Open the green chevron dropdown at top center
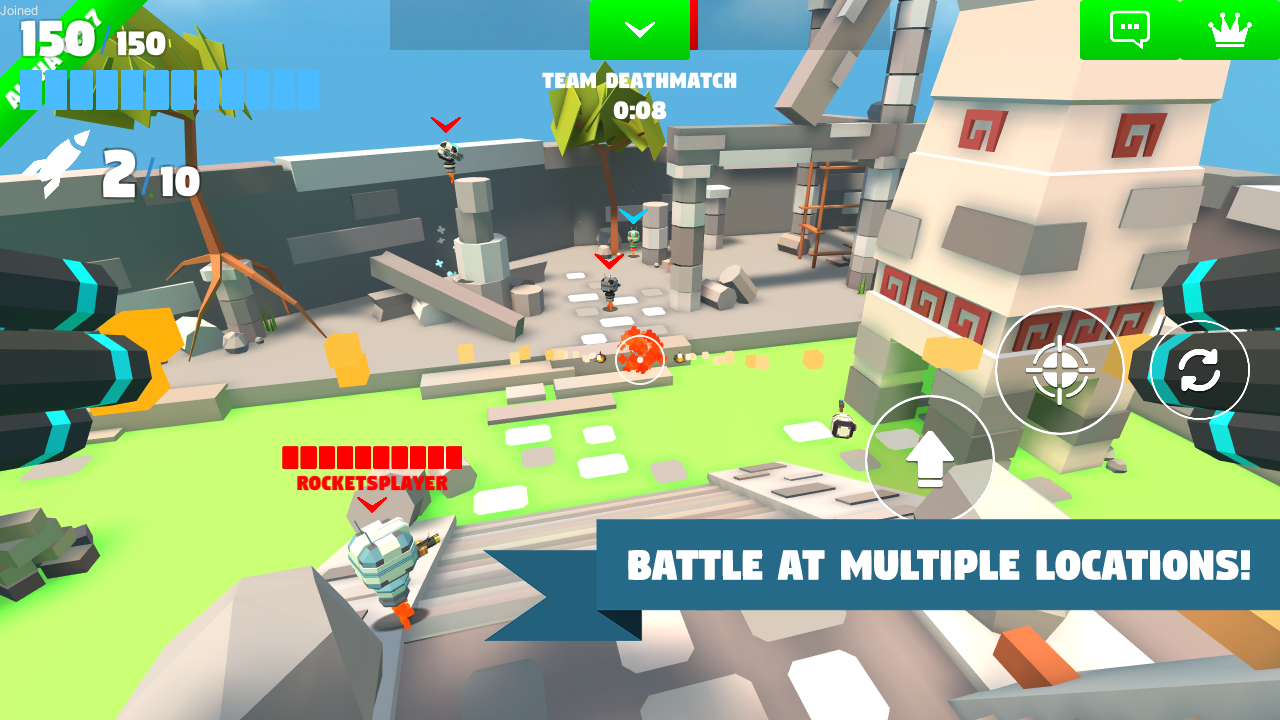The width and height of the screenshot is (1280, 720). coord(639,28)
